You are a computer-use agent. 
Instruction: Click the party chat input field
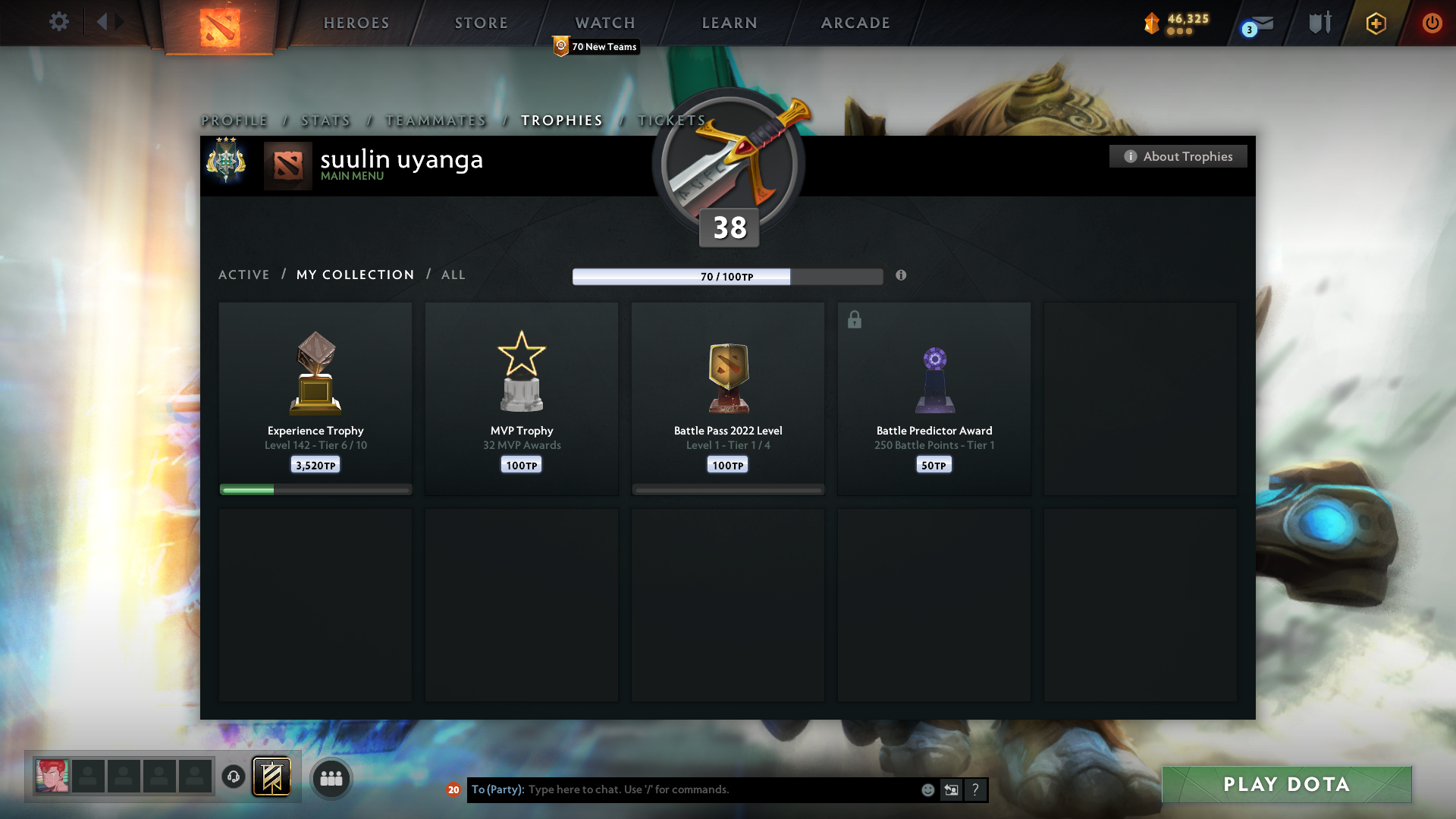click(682, 789)
